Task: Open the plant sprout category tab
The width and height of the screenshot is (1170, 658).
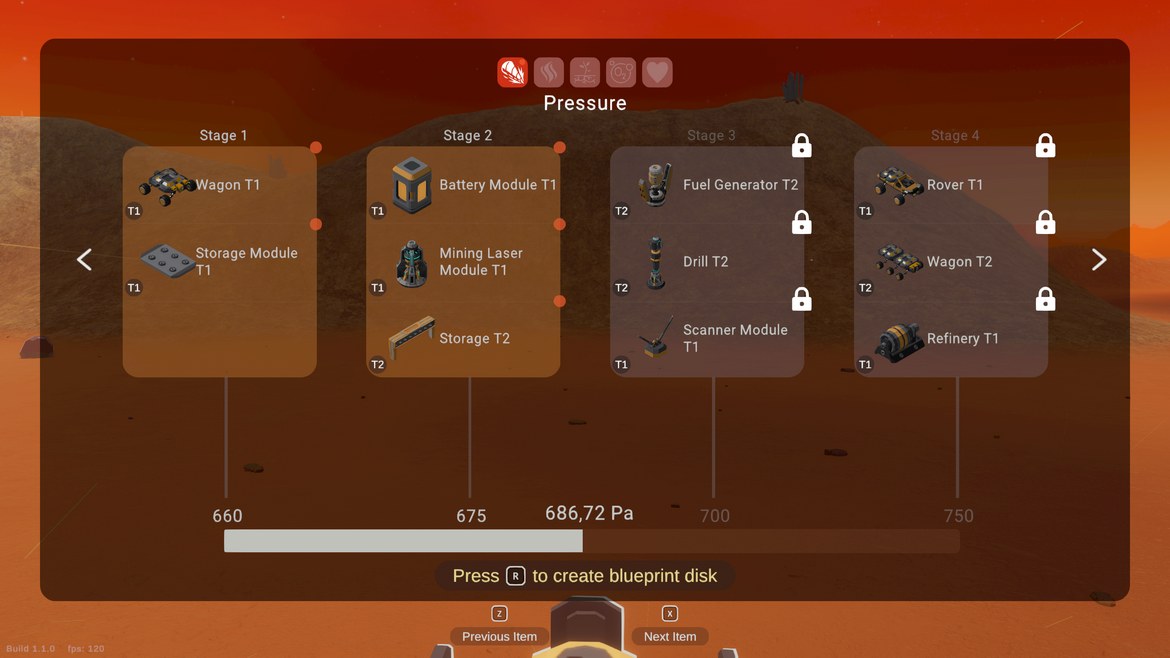Action: [585, 72]
